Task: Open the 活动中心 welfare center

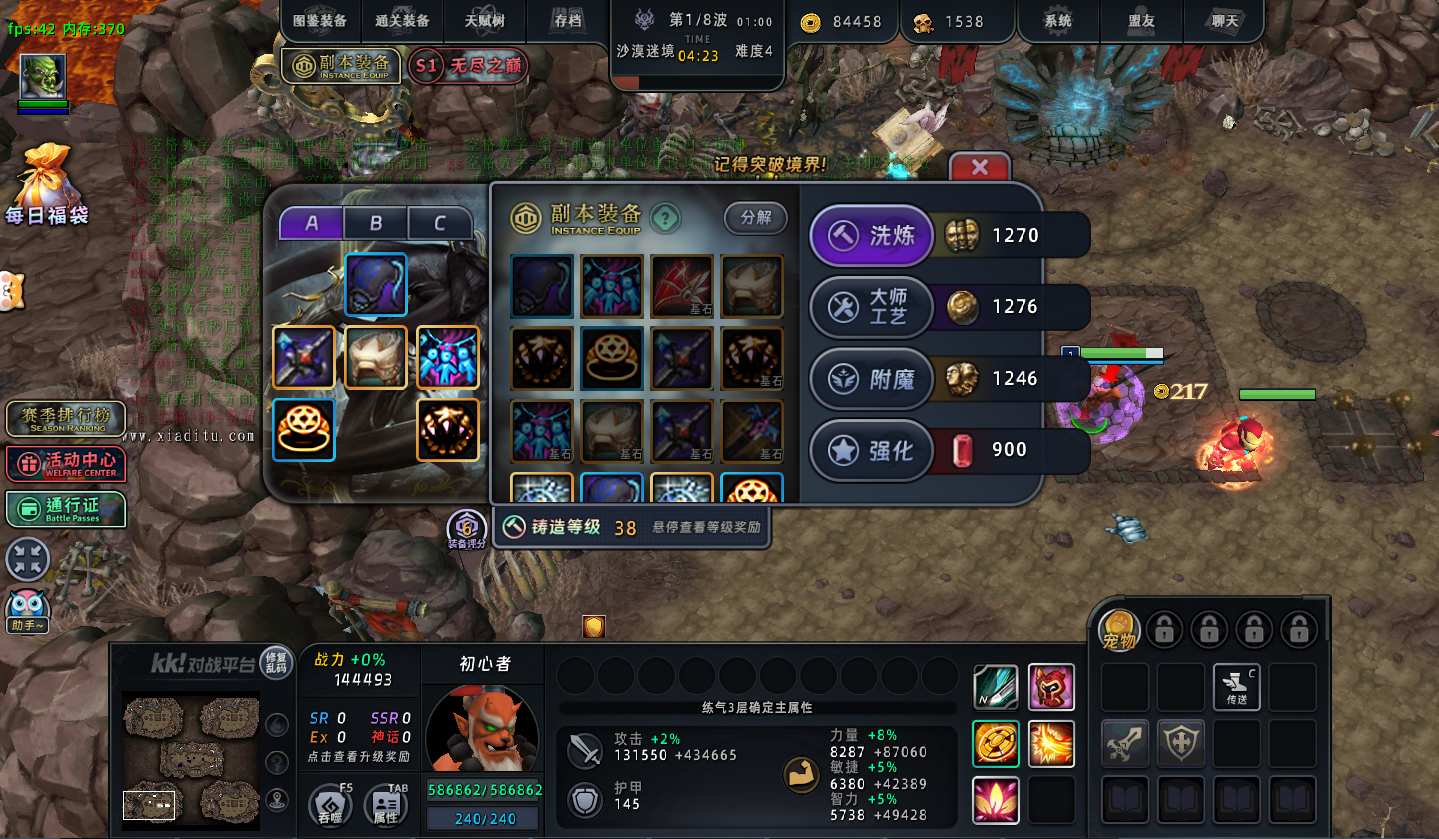Action: (x=66, y=464)
